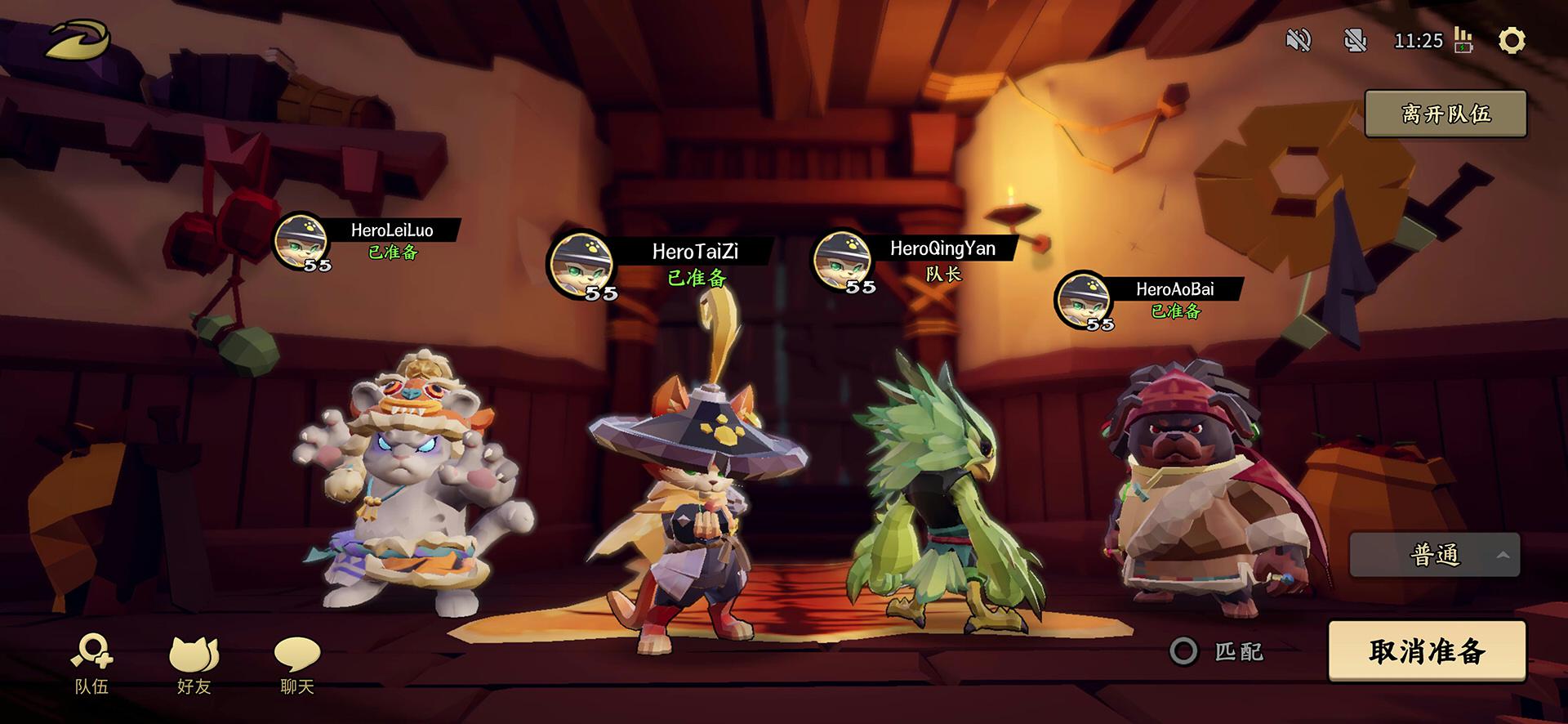Show the 好友 friends list
Image resolution: width=1568 pixels, height=724 pixels.
tap(194, 665)
